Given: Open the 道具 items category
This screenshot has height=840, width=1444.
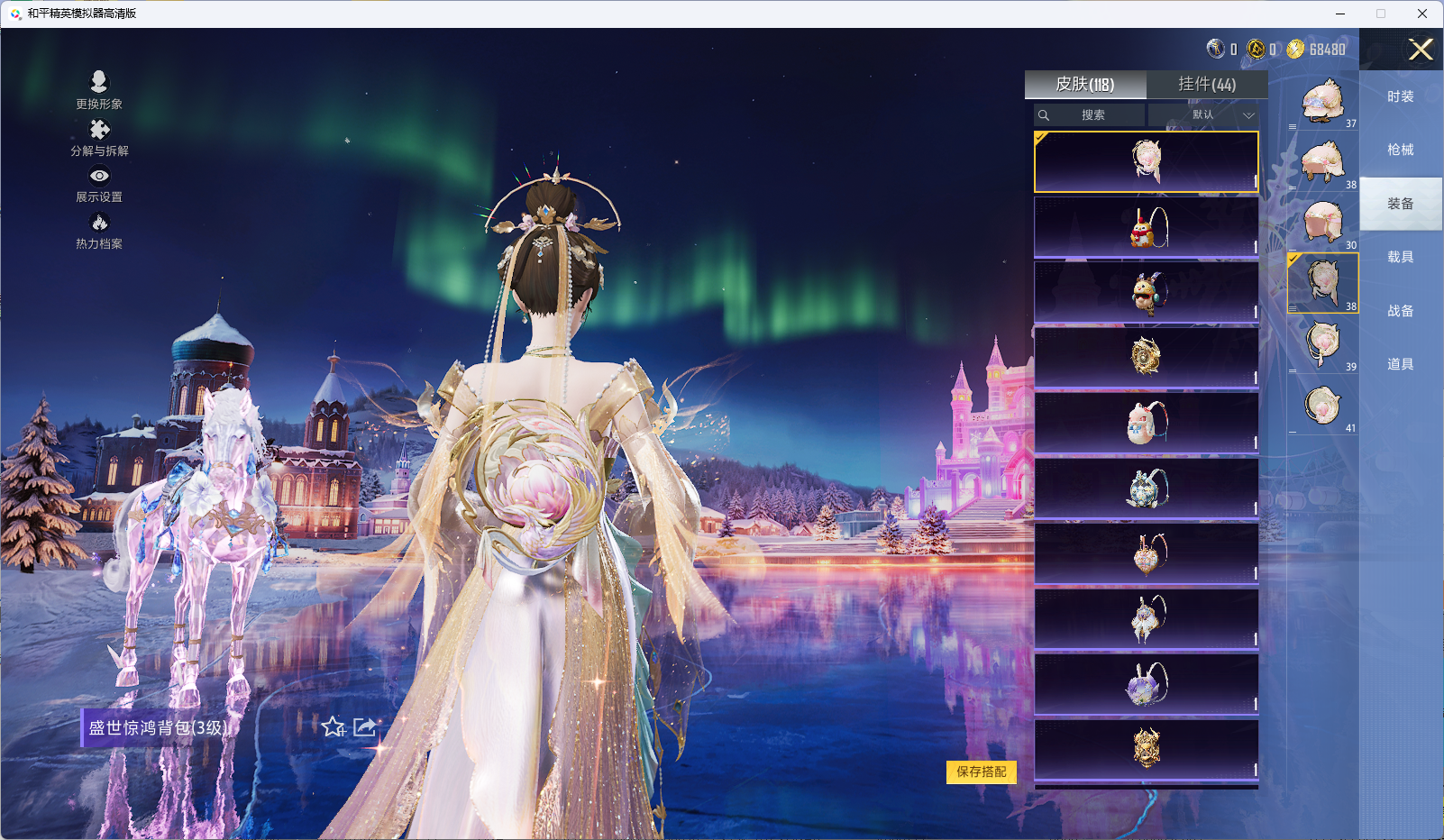Looking at the screenshot, I should pyautogui.click(x=1400, y=364).
